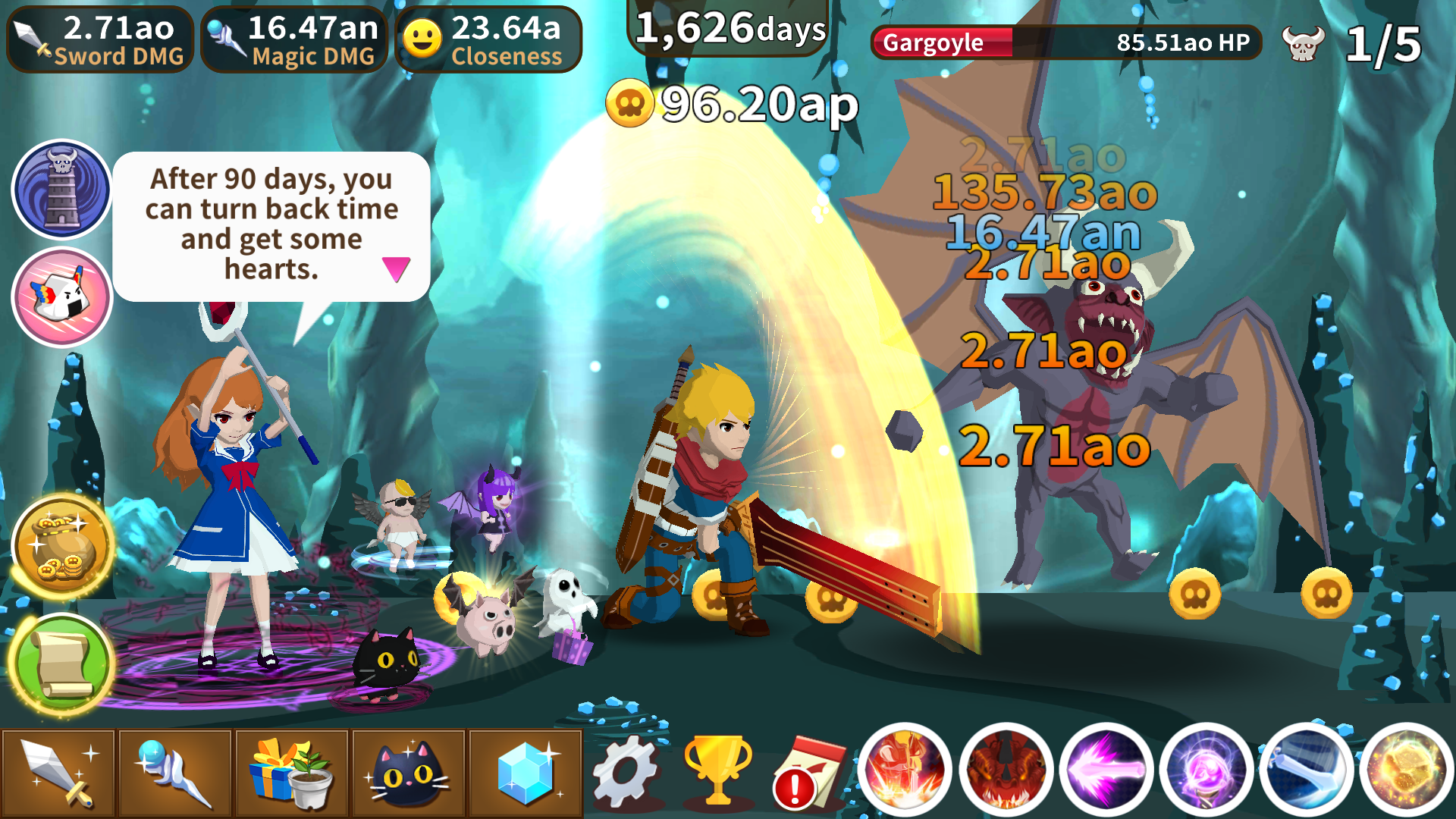
Task: Open the dungeon tower portal icon
Action: (61, 189)
